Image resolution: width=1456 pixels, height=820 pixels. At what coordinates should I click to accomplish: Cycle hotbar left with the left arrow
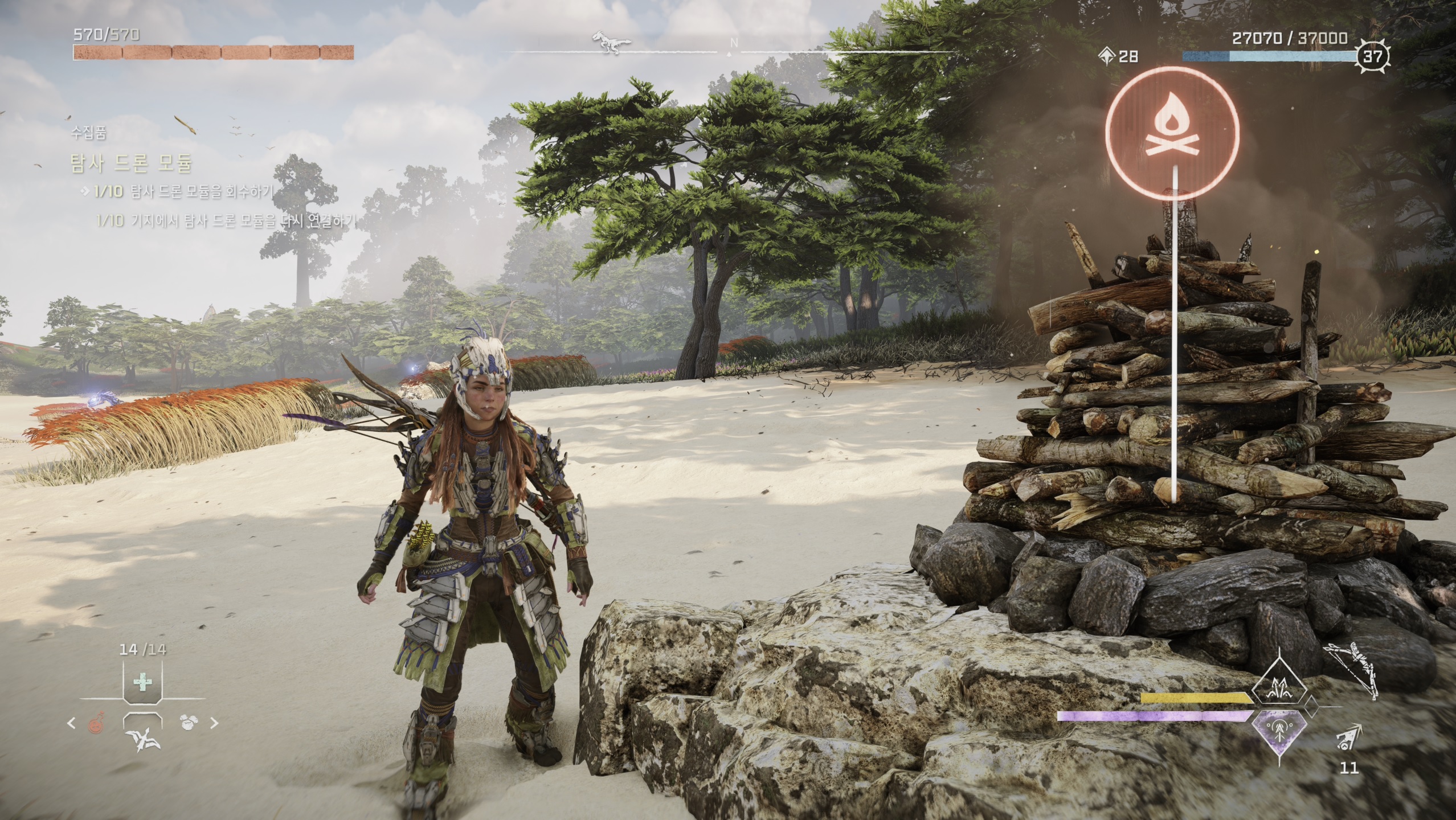click(72, 723)
